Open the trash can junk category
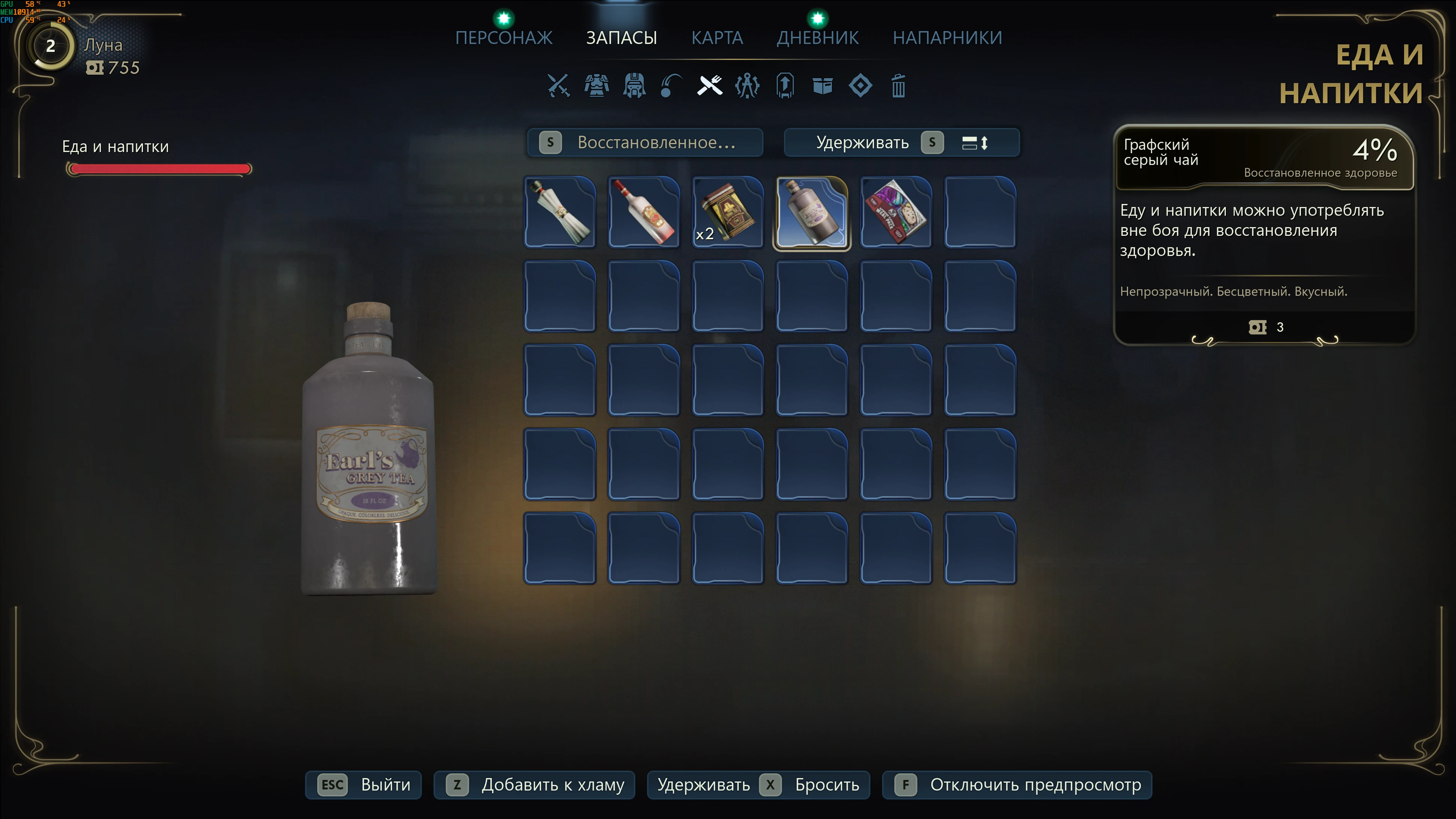 point(898,86)
